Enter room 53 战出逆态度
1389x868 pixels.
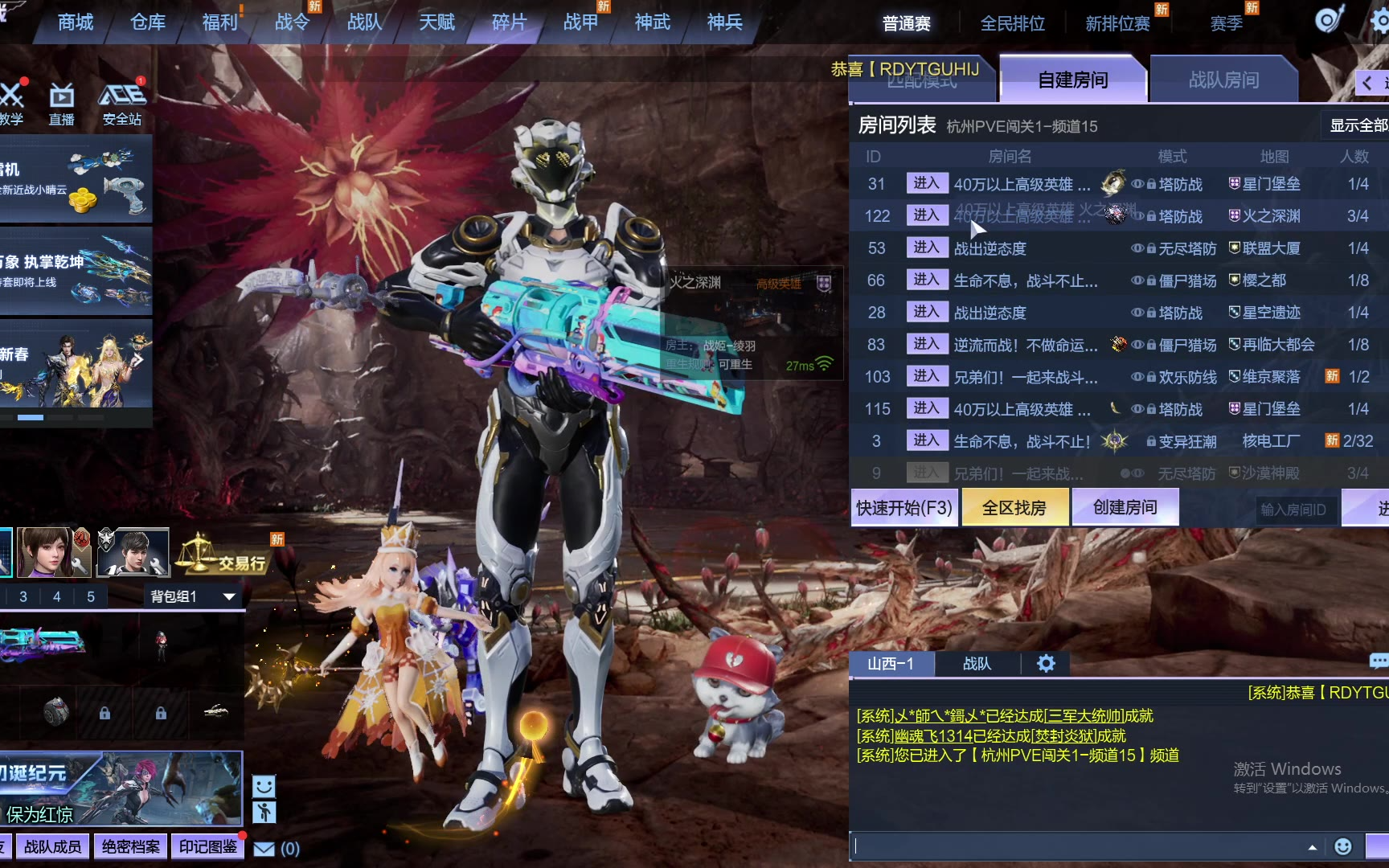[x=926, y=248]
